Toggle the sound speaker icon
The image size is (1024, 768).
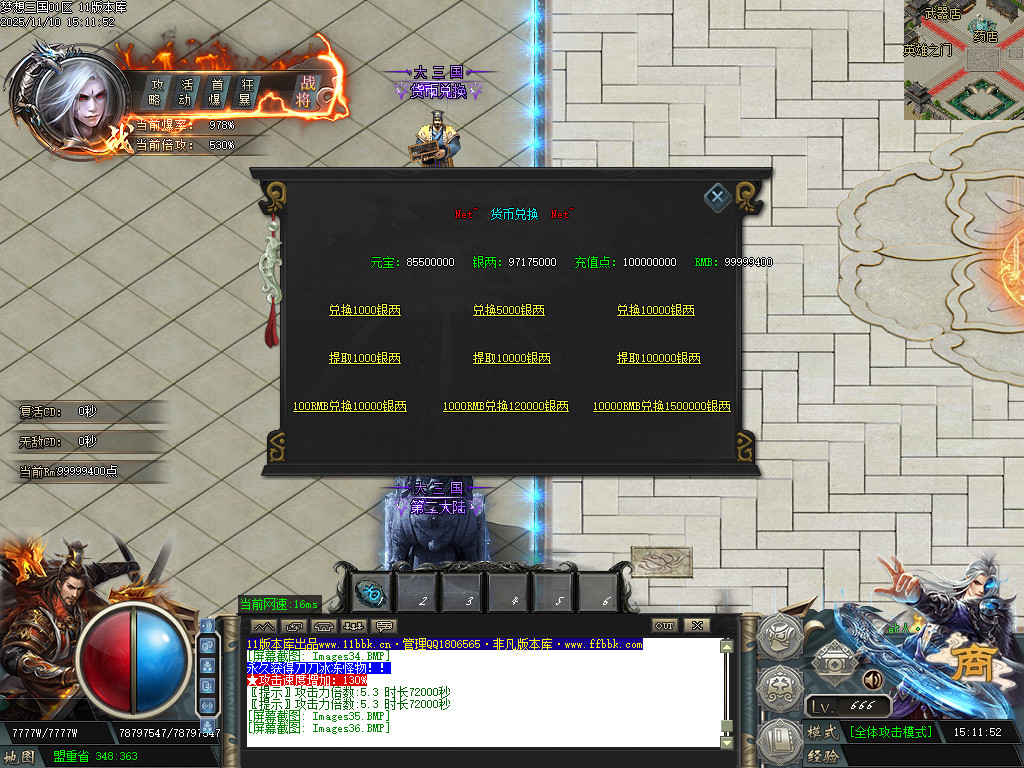872,681
